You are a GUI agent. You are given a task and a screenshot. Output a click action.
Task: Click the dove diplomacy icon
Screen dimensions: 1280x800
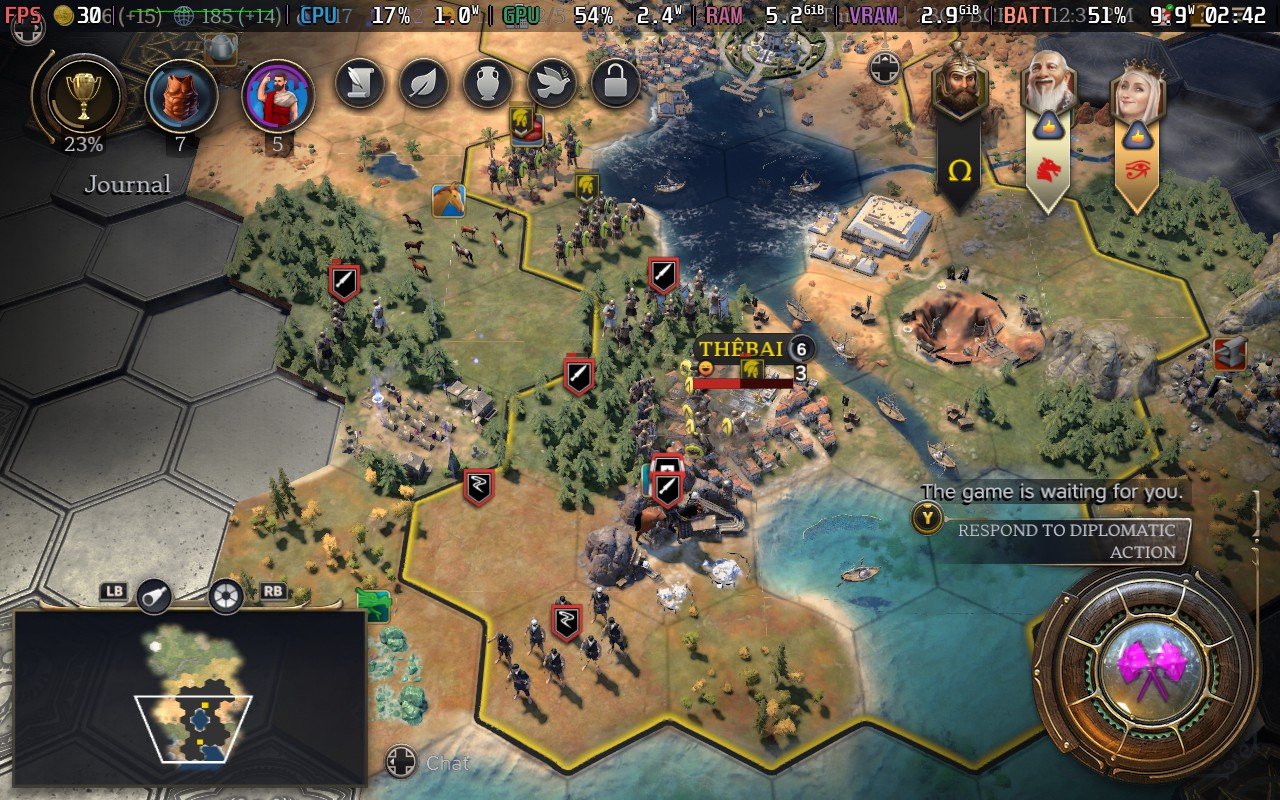(x=553, y=83)
